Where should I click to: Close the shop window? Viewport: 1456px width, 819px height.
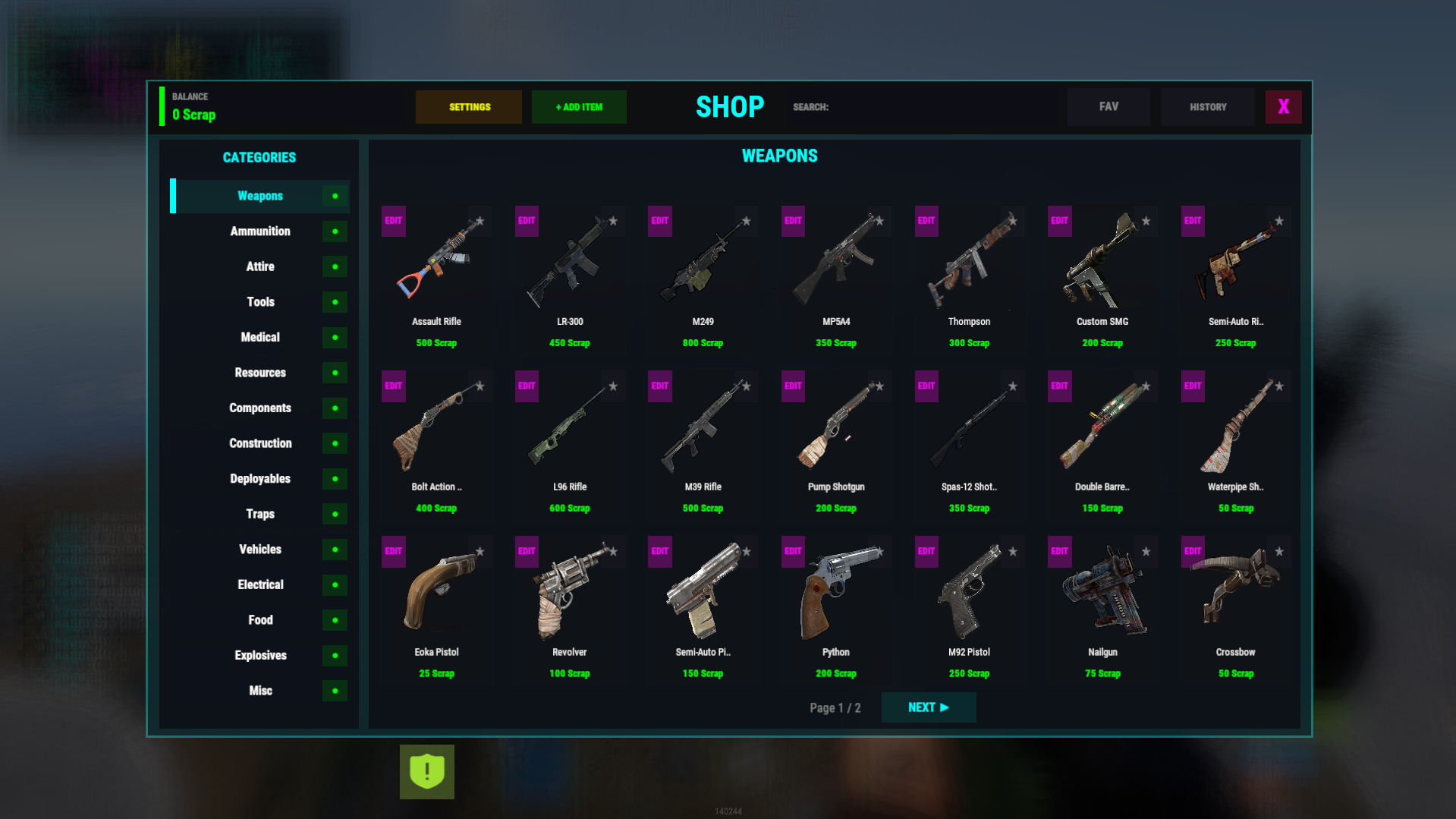click(1283, 107)
